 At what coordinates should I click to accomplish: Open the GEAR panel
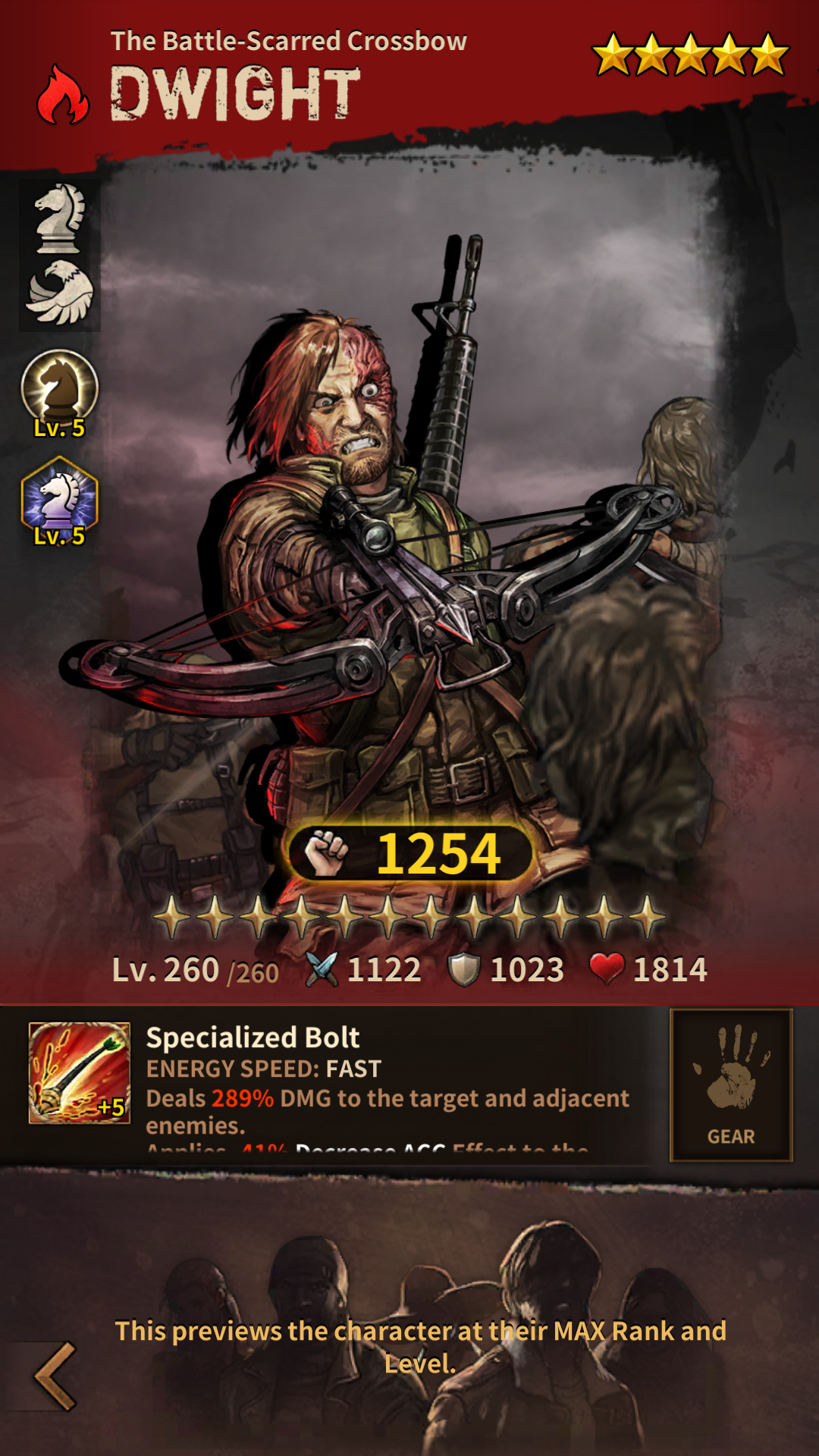click(x=731, y=1084)
